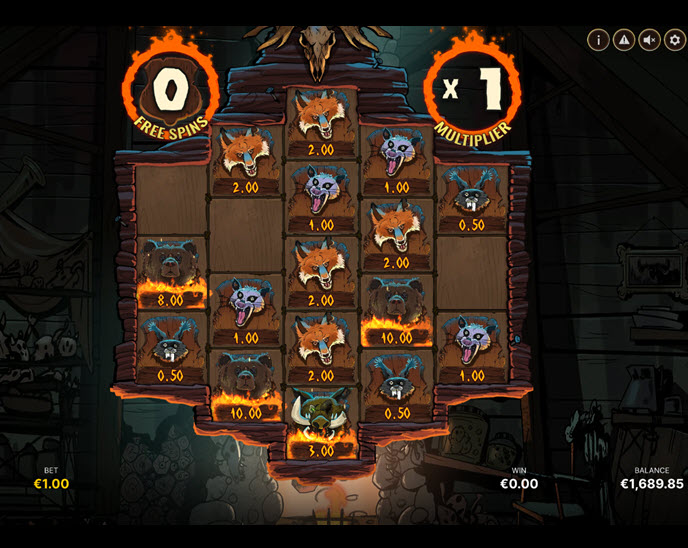Click the warning triangle icon
The height and width of the screenshot is (548, 688).
coord(624,40)
